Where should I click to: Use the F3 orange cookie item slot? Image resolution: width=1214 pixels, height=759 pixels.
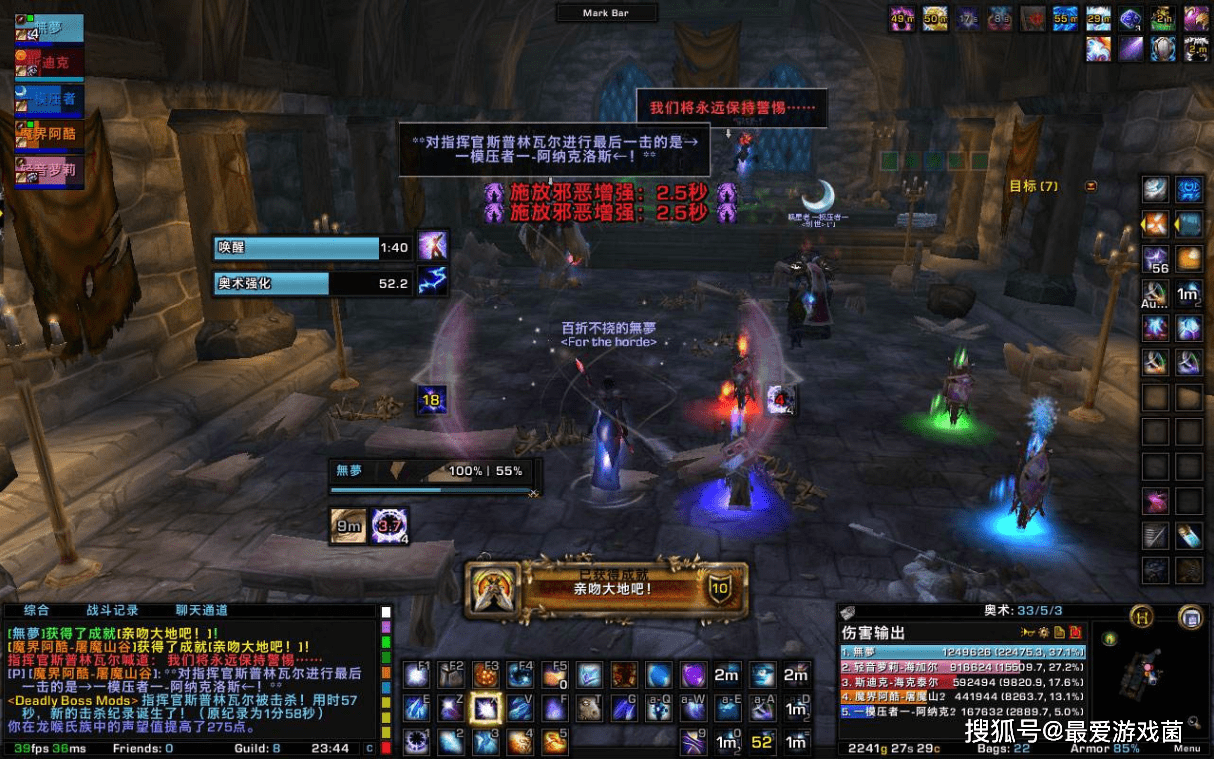coord(486,675)
